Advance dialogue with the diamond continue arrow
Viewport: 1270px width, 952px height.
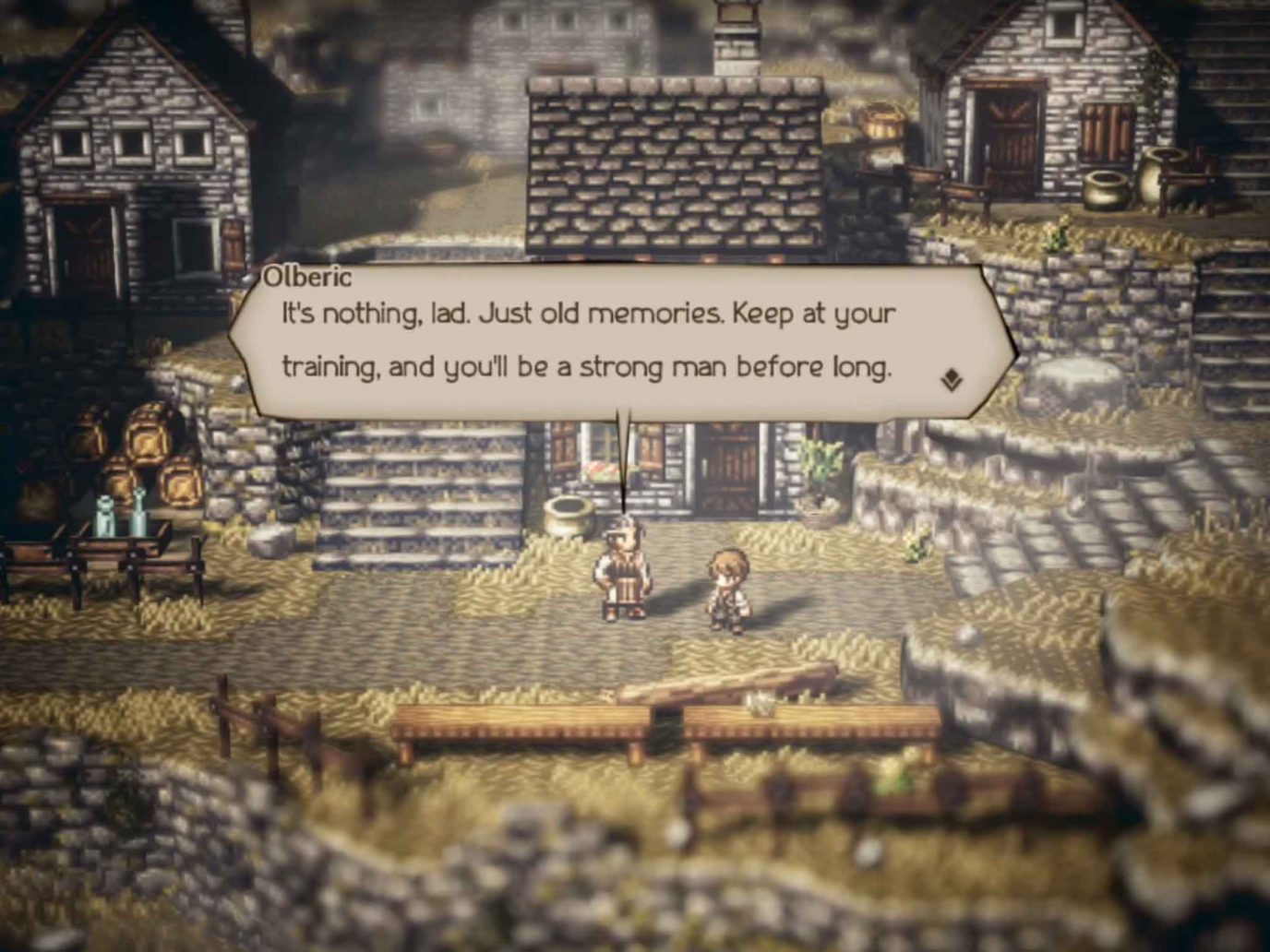click(952, 380)
